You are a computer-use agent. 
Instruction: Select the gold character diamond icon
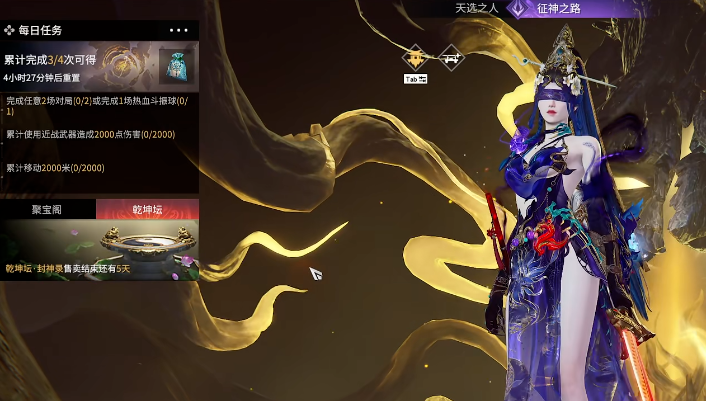point(416,57)
